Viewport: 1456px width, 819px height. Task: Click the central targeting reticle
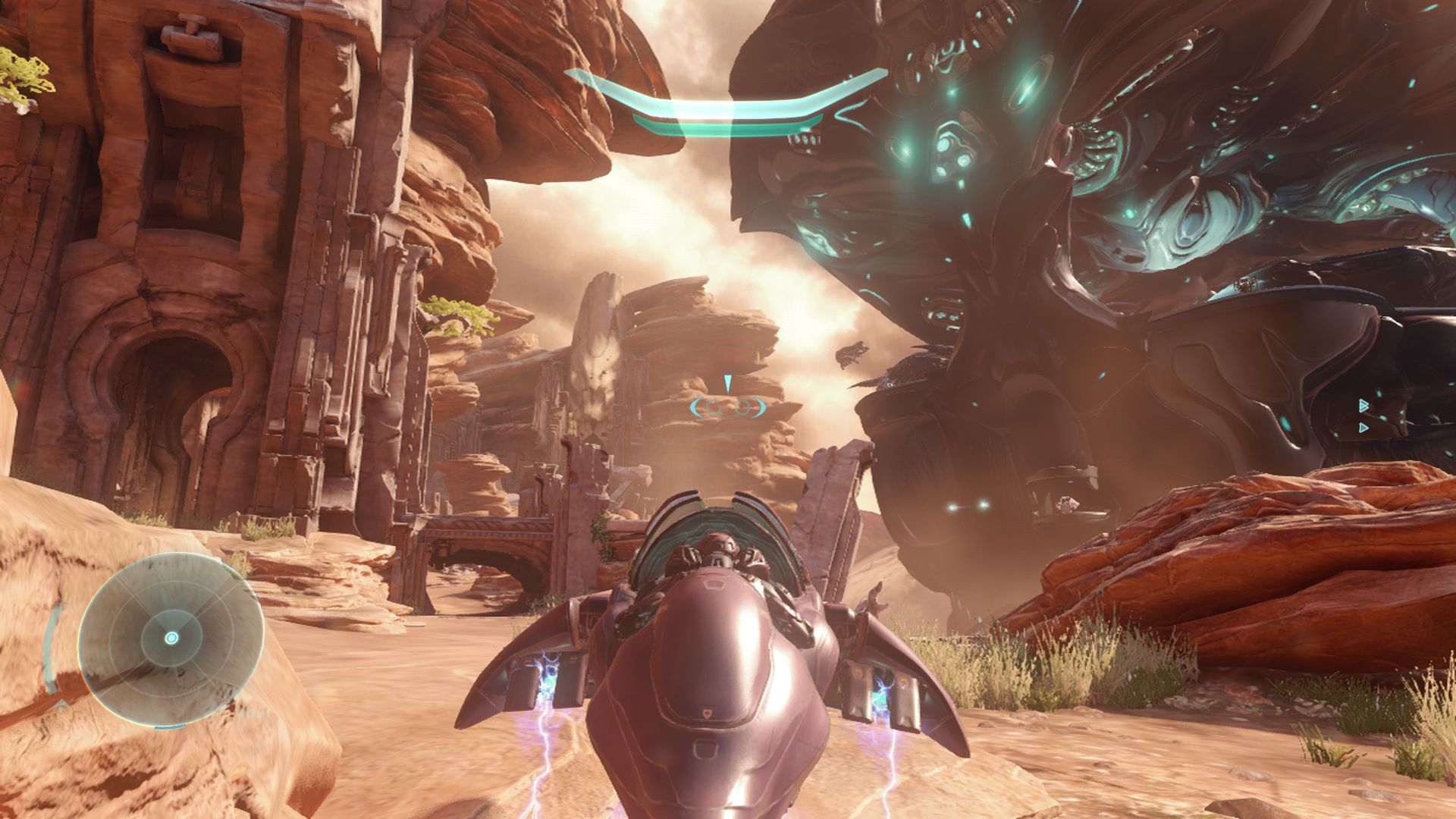click(x=726, y=408)
